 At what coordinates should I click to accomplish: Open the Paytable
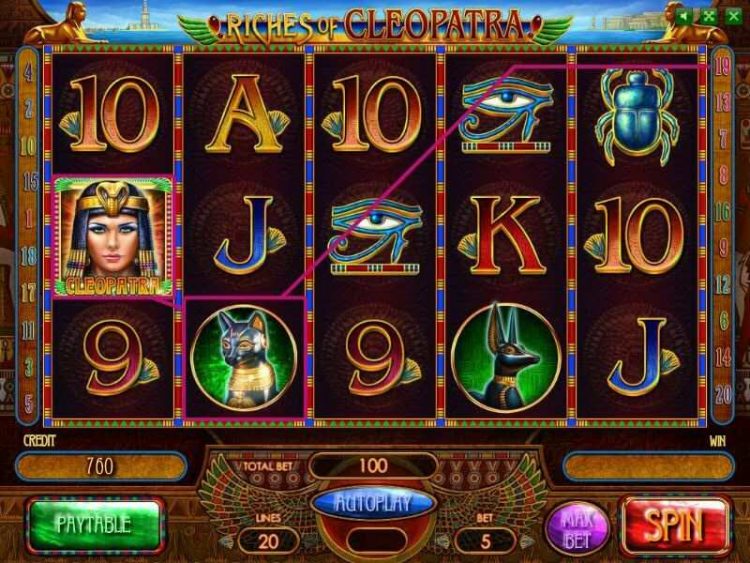click(x=94, y=525)
